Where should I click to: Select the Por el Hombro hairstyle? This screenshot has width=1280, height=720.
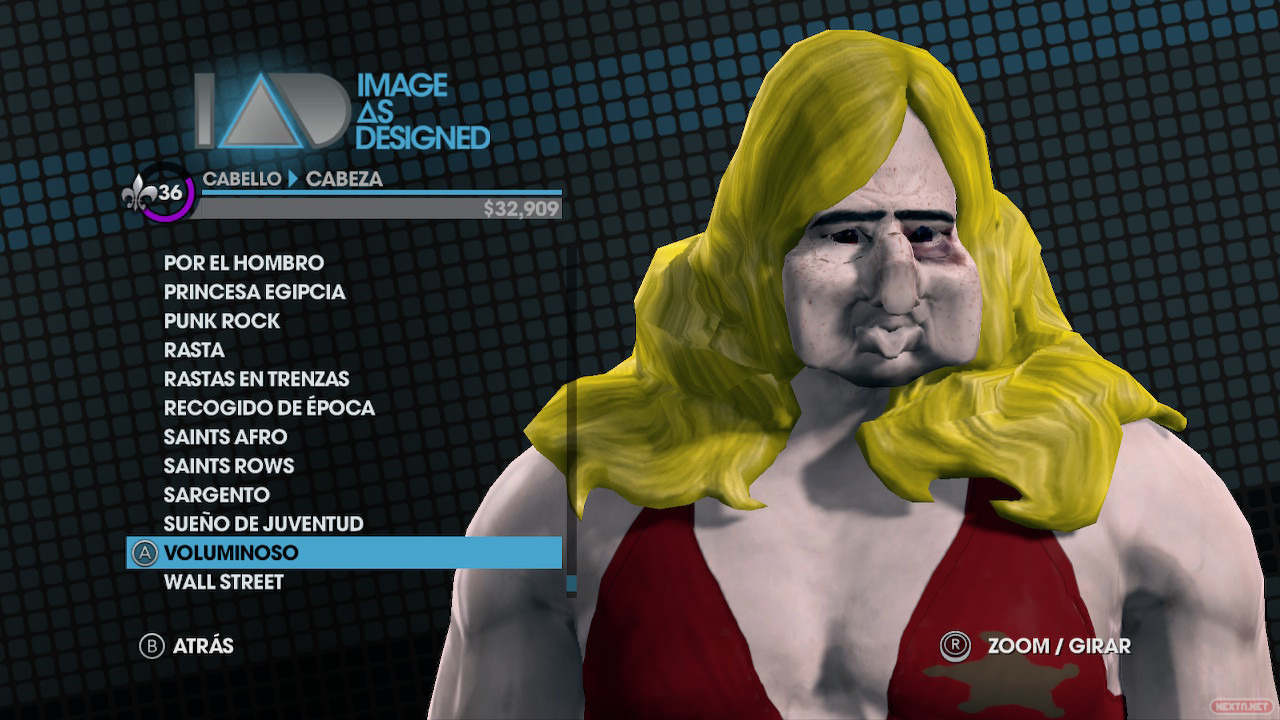[x=243, y=263]
